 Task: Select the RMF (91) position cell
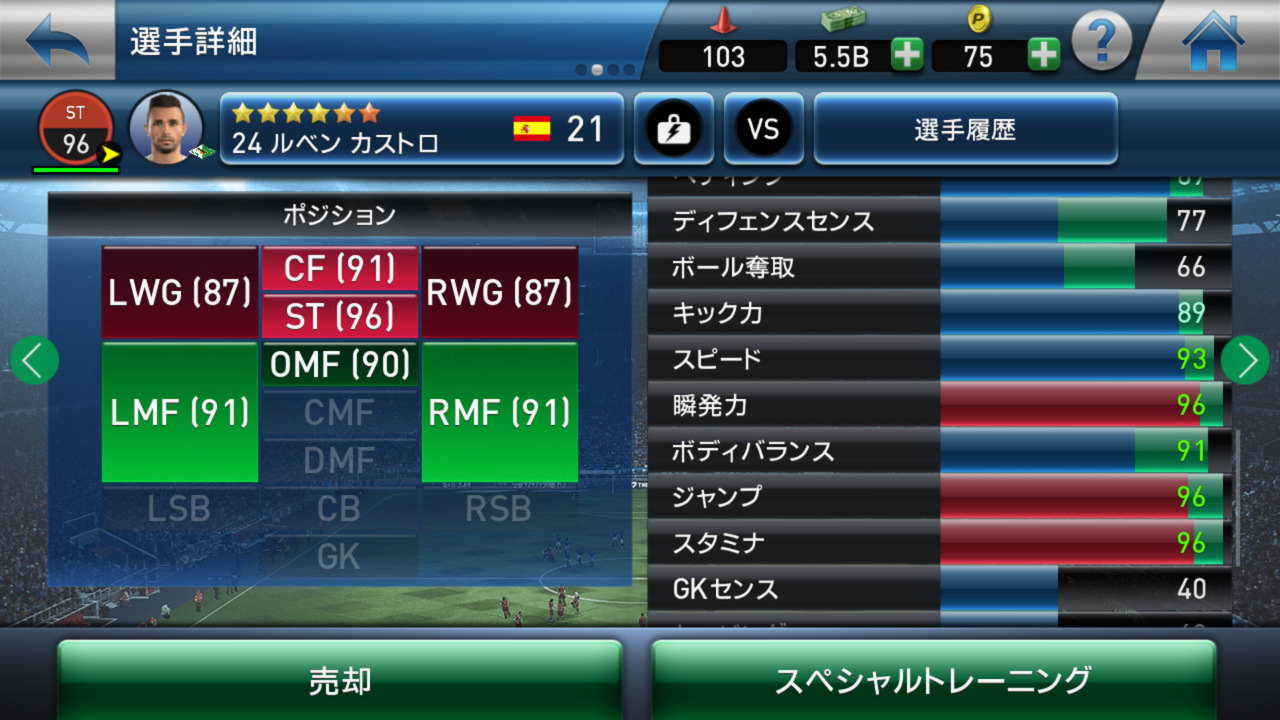[499, 413]
